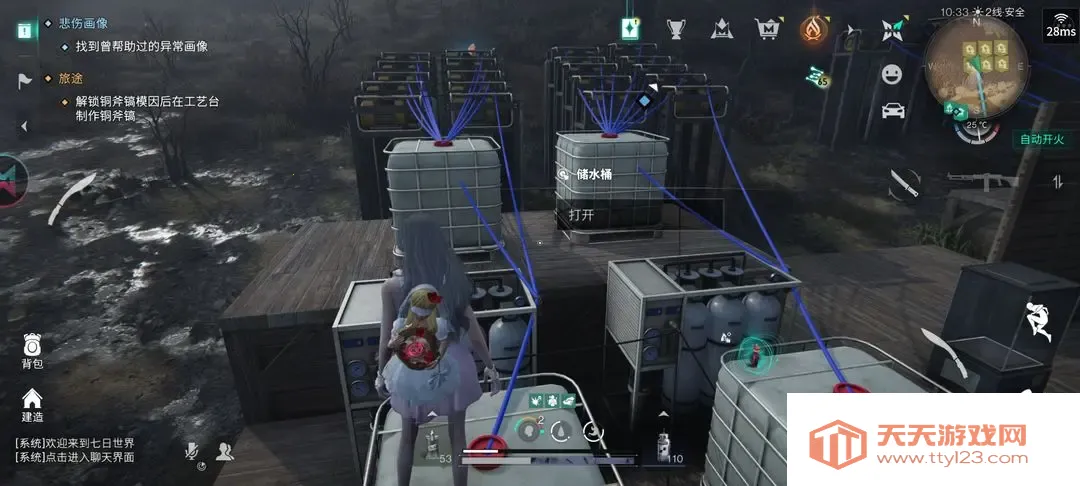
Task: Toggle 自动开火 auto-fire
Action: pos(1043,139)
